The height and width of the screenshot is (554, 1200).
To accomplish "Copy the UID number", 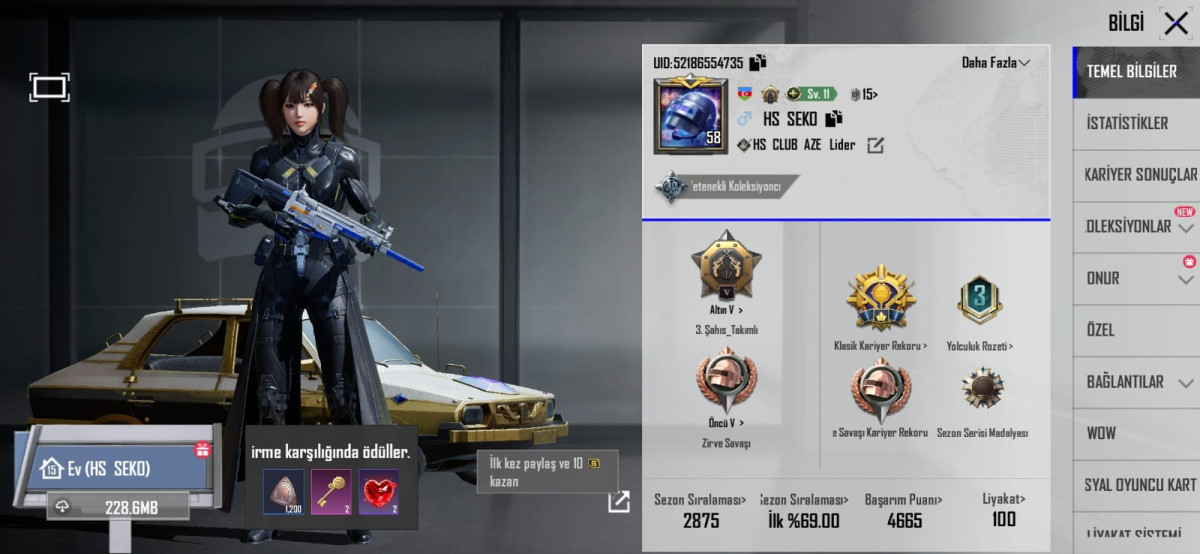I will [x=758, y=62].
